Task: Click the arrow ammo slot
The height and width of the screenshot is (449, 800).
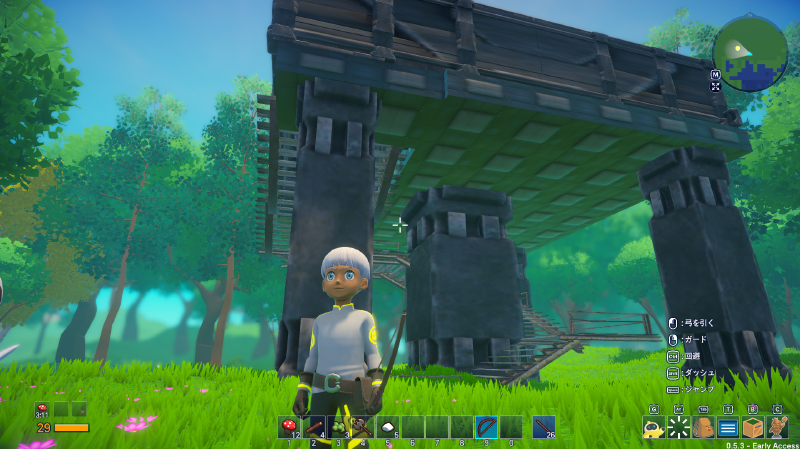Action: point(544,427)
